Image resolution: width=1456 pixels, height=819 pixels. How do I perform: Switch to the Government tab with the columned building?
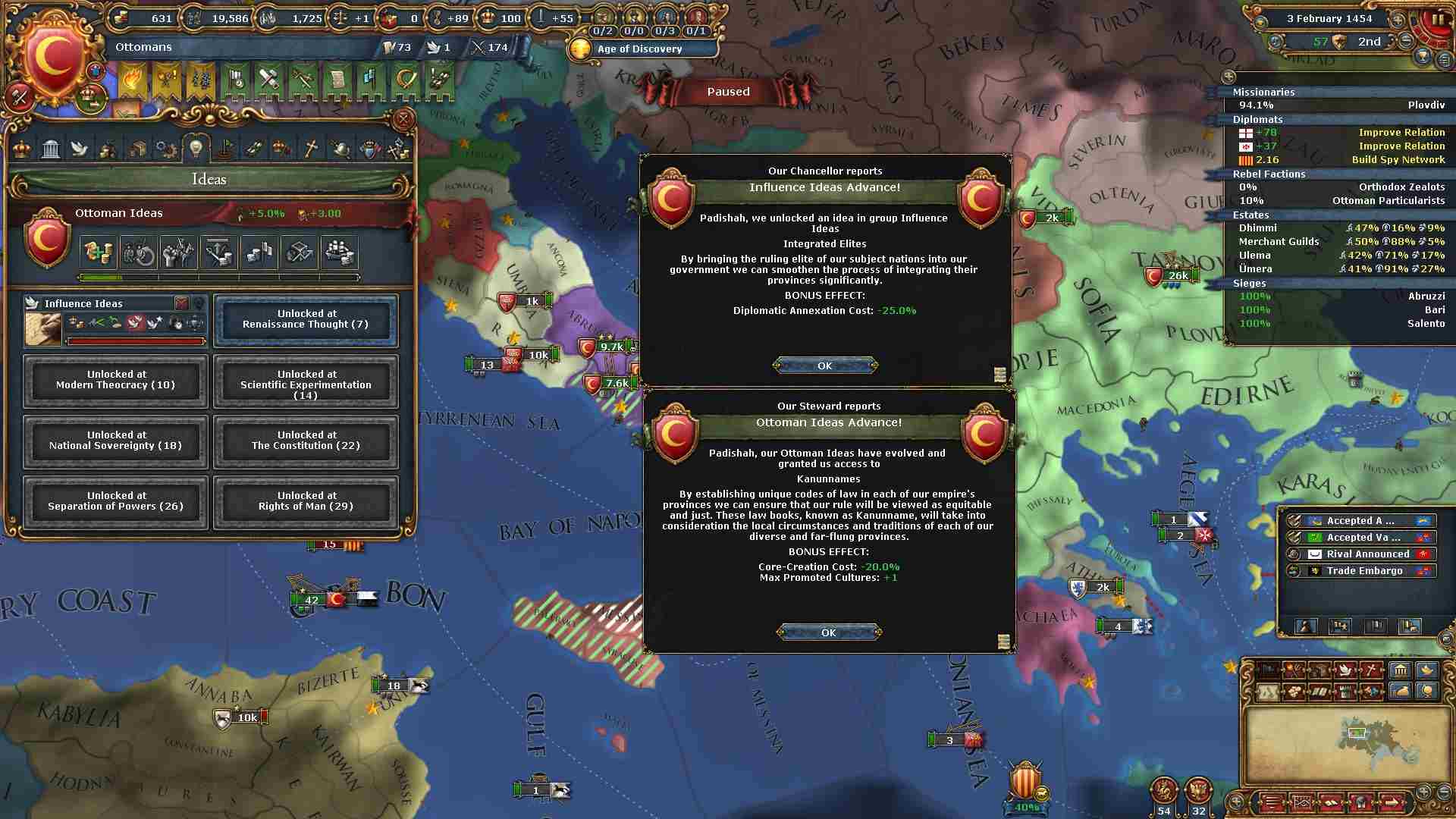pyautogui.click(x=51, y=149)
